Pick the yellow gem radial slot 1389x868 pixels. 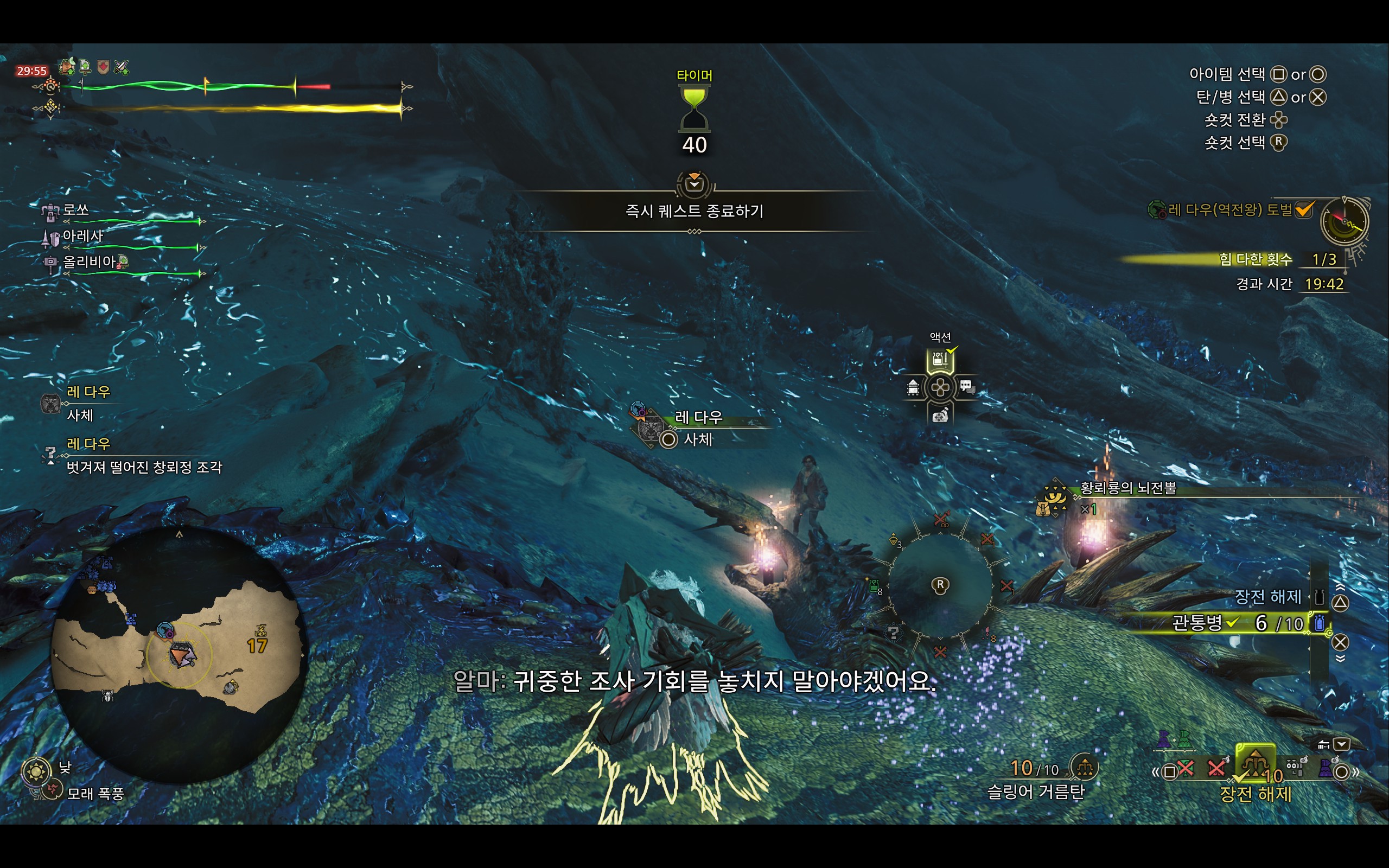click(894, 540)
